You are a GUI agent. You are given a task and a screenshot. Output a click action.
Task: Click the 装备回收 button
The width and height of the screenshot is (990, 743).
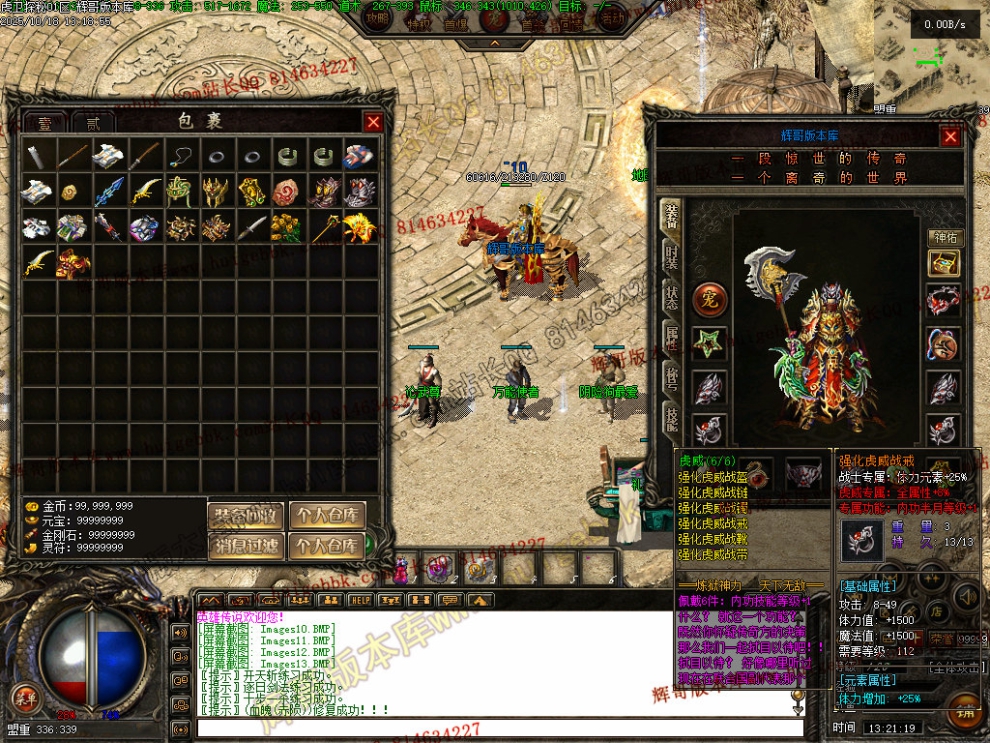246,516
